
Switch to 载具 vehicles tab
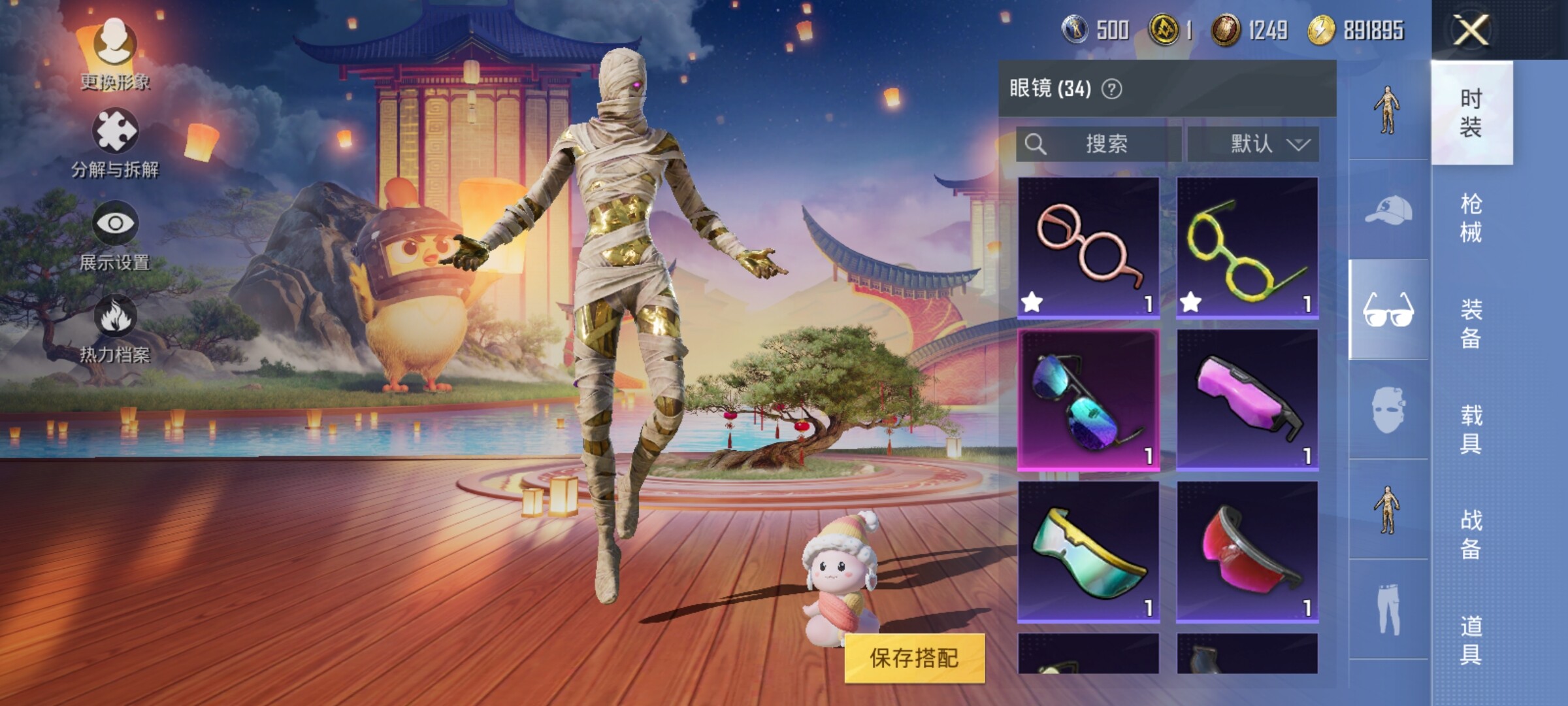(1471, 429)
